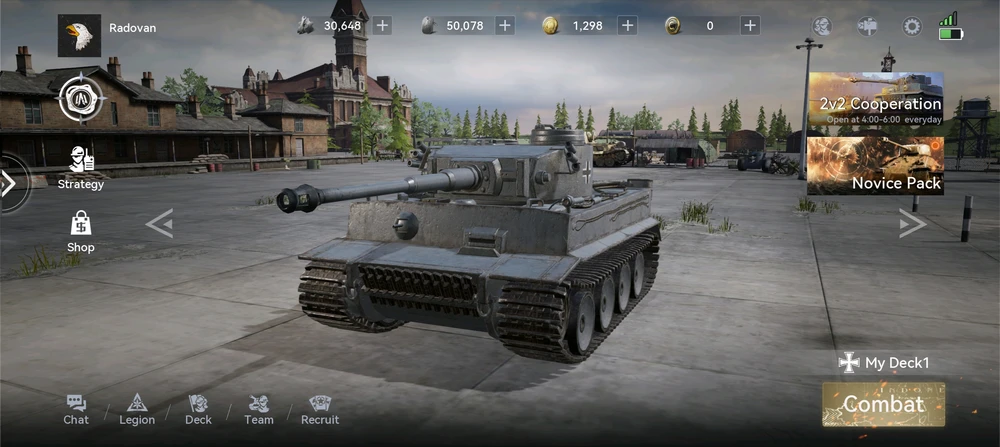The image size is (1000, 447).
Task: Show the next tank with the right arrow
Action: [912, 224]
